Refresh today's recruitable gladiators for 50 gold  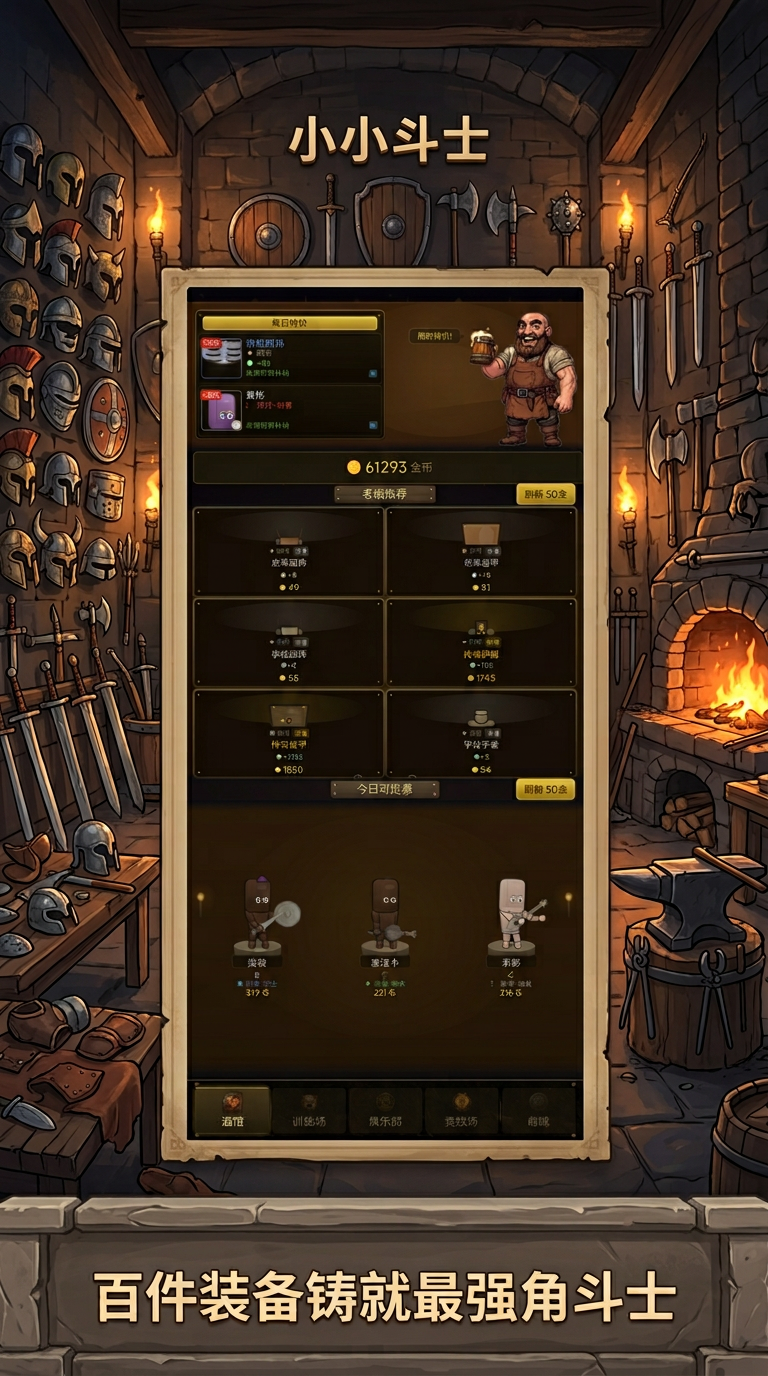[545, 790]
